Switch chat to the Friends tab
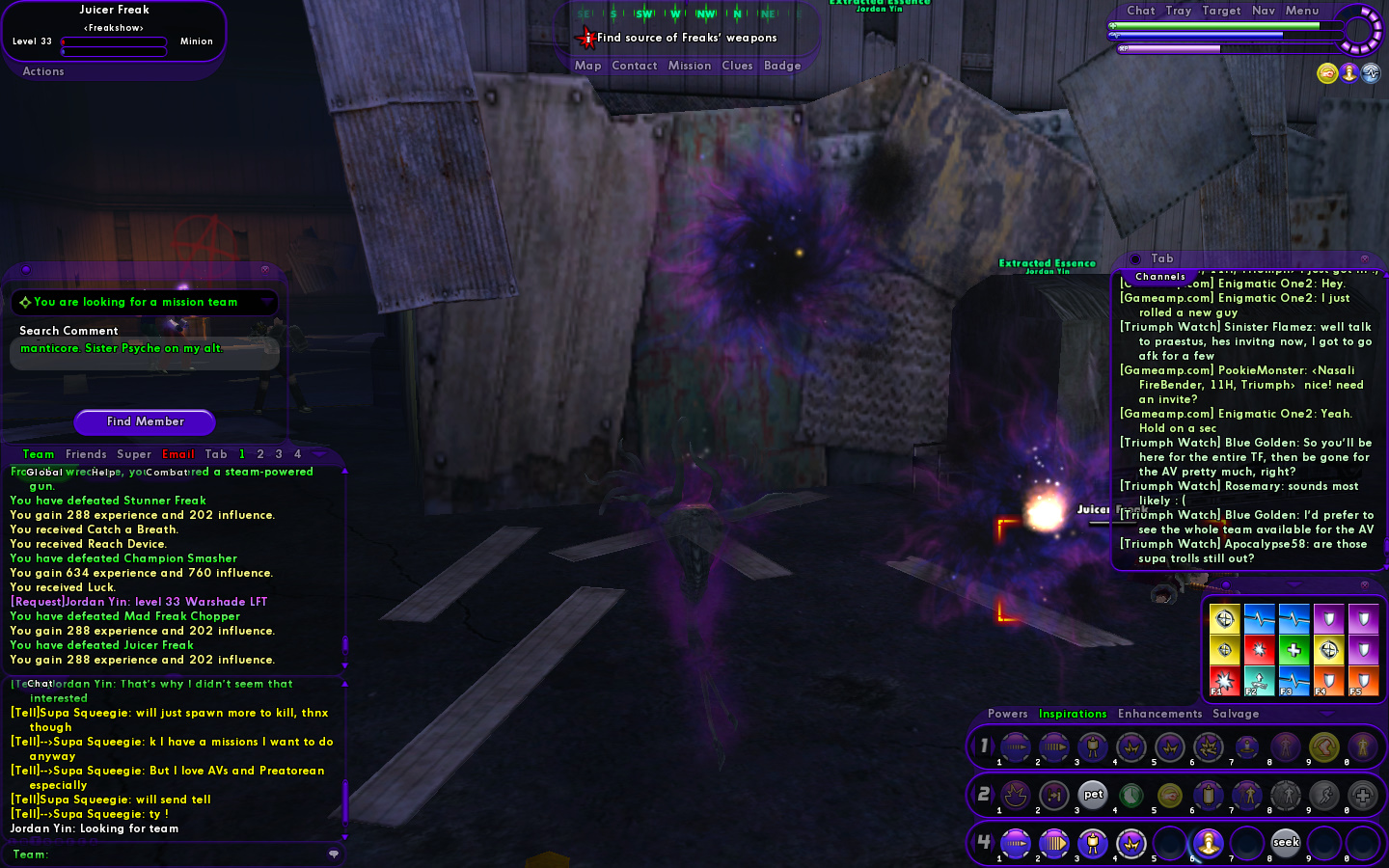Image resolution: width=1389 pixels, height=868 pixels. tap(86, 454)
